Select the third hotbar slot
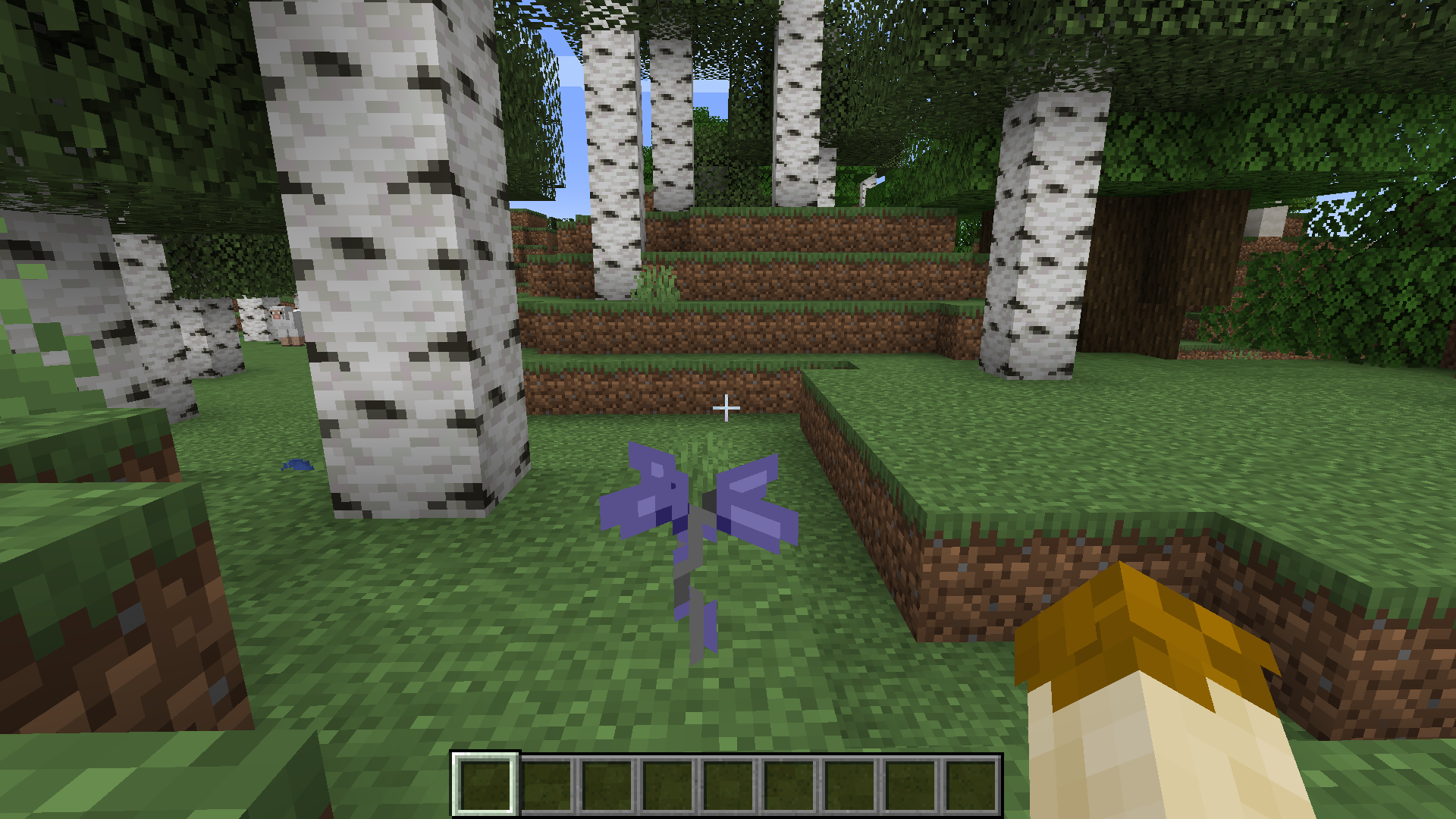Viewport: 1456px width, 819px height. (x=607, y=785)
